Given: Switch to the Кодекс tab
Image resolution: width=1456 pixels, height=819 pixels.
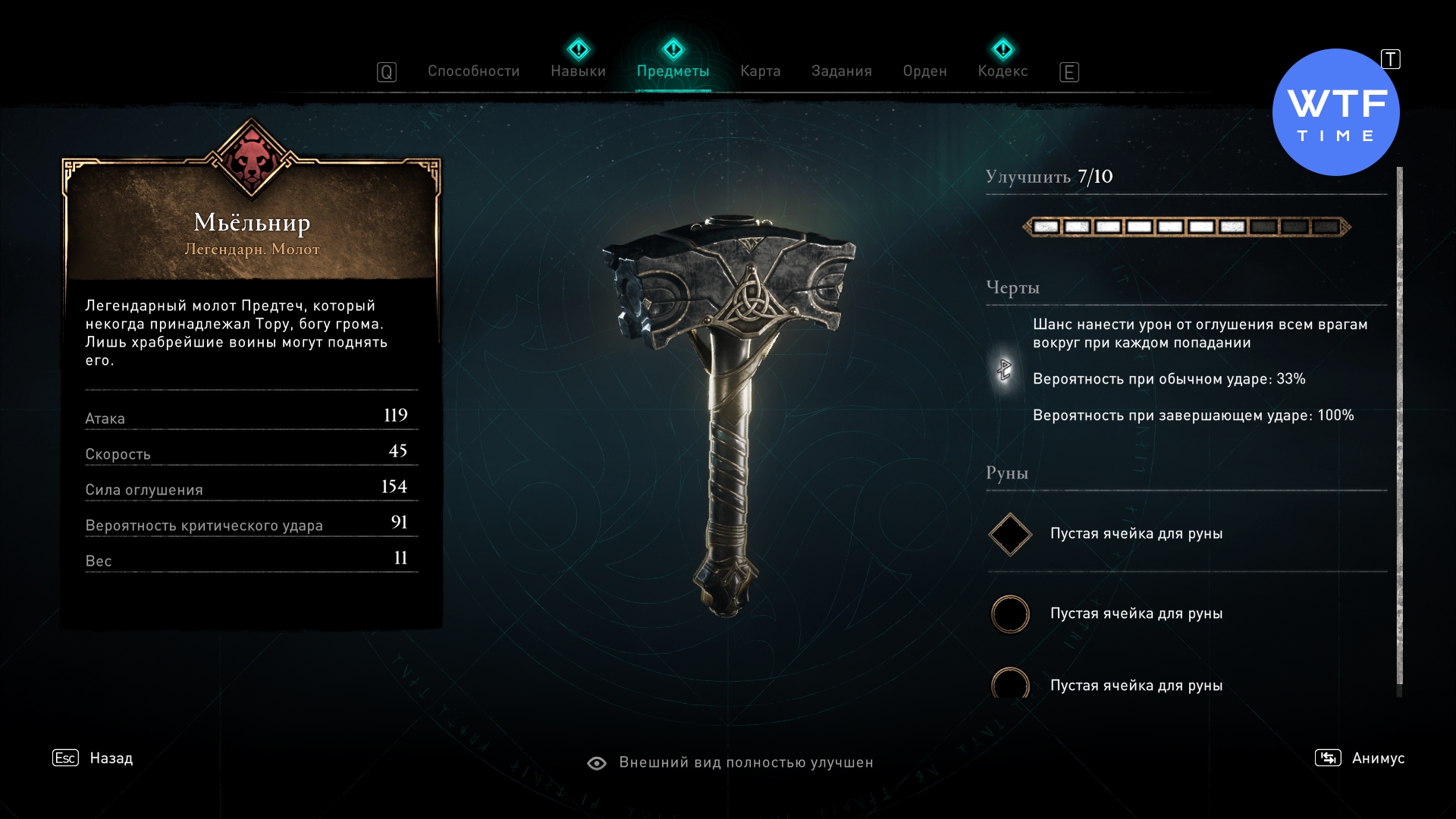Looking at the screenshot, I should (1003, 71).
